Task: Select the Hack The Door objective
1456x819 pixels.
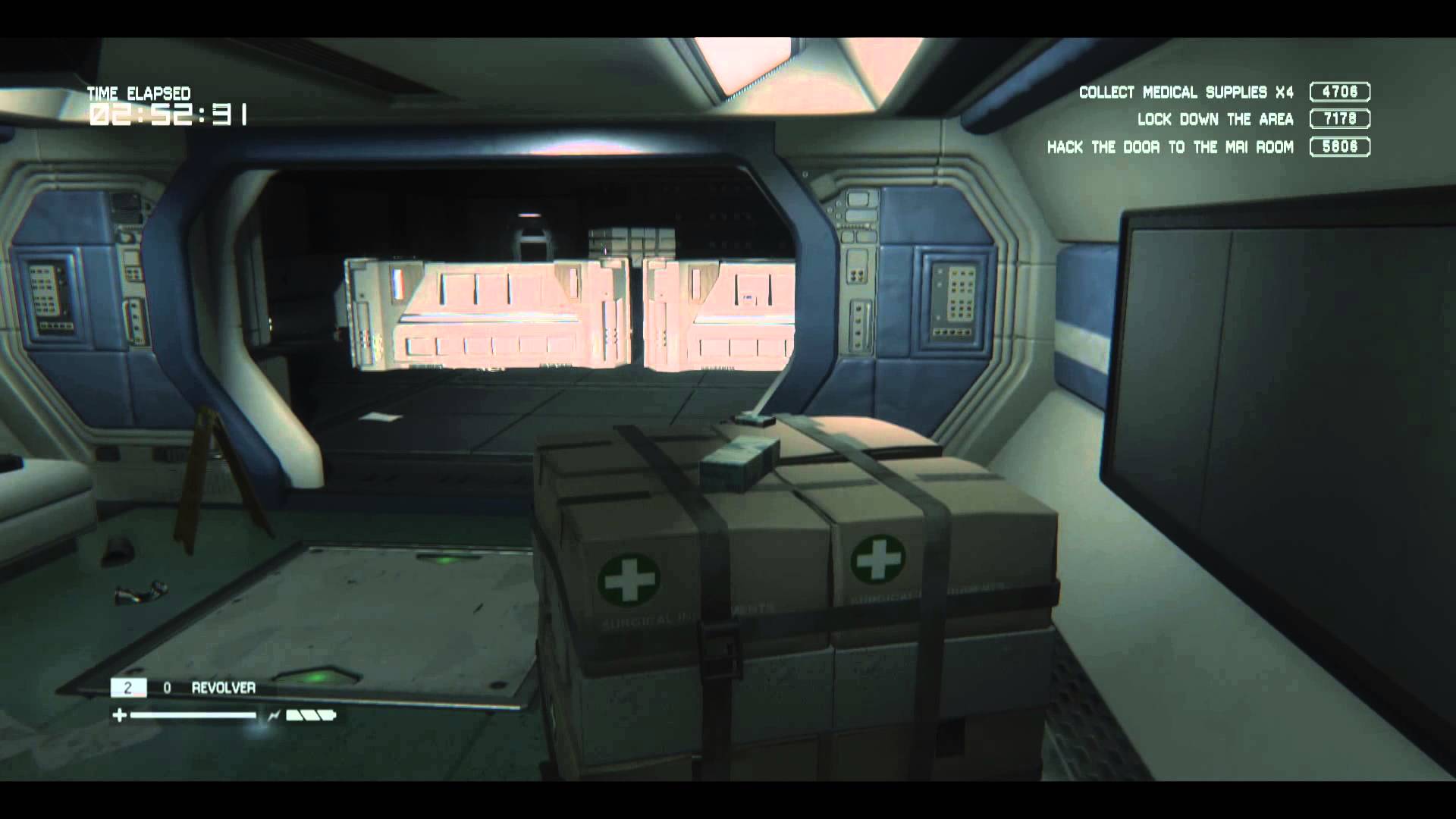Action: point(1170,147)
